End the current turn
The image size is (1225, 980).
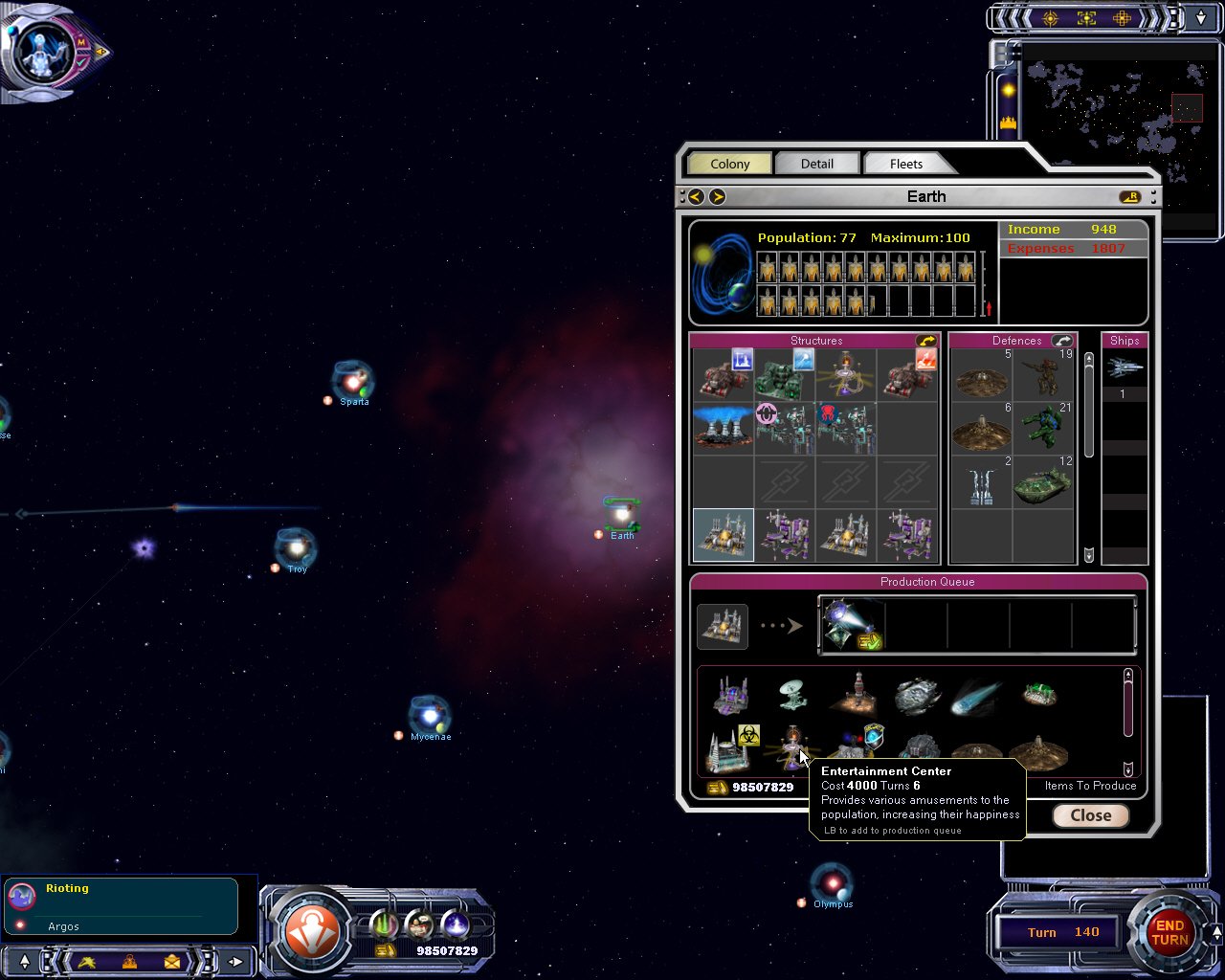[x=1169, y=932]
